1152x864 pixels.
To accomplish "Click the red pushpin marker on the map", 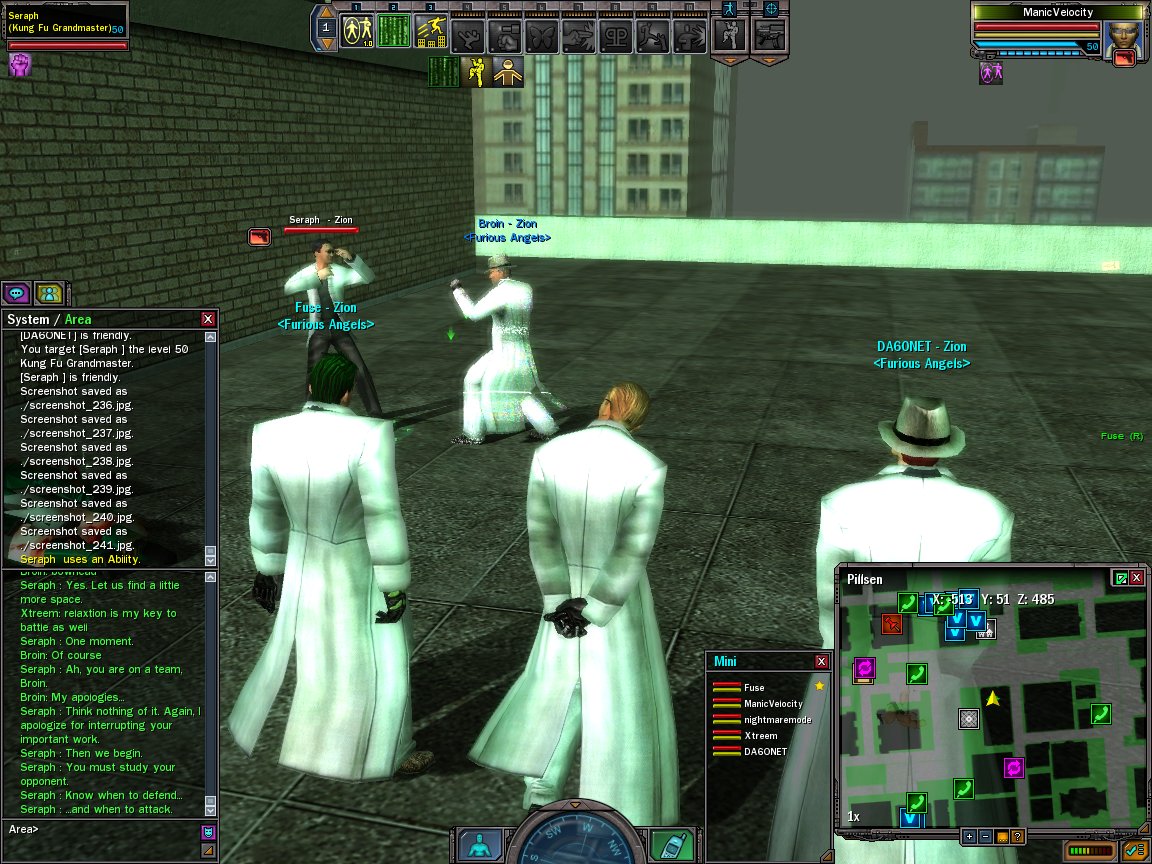I will [891, 624].
